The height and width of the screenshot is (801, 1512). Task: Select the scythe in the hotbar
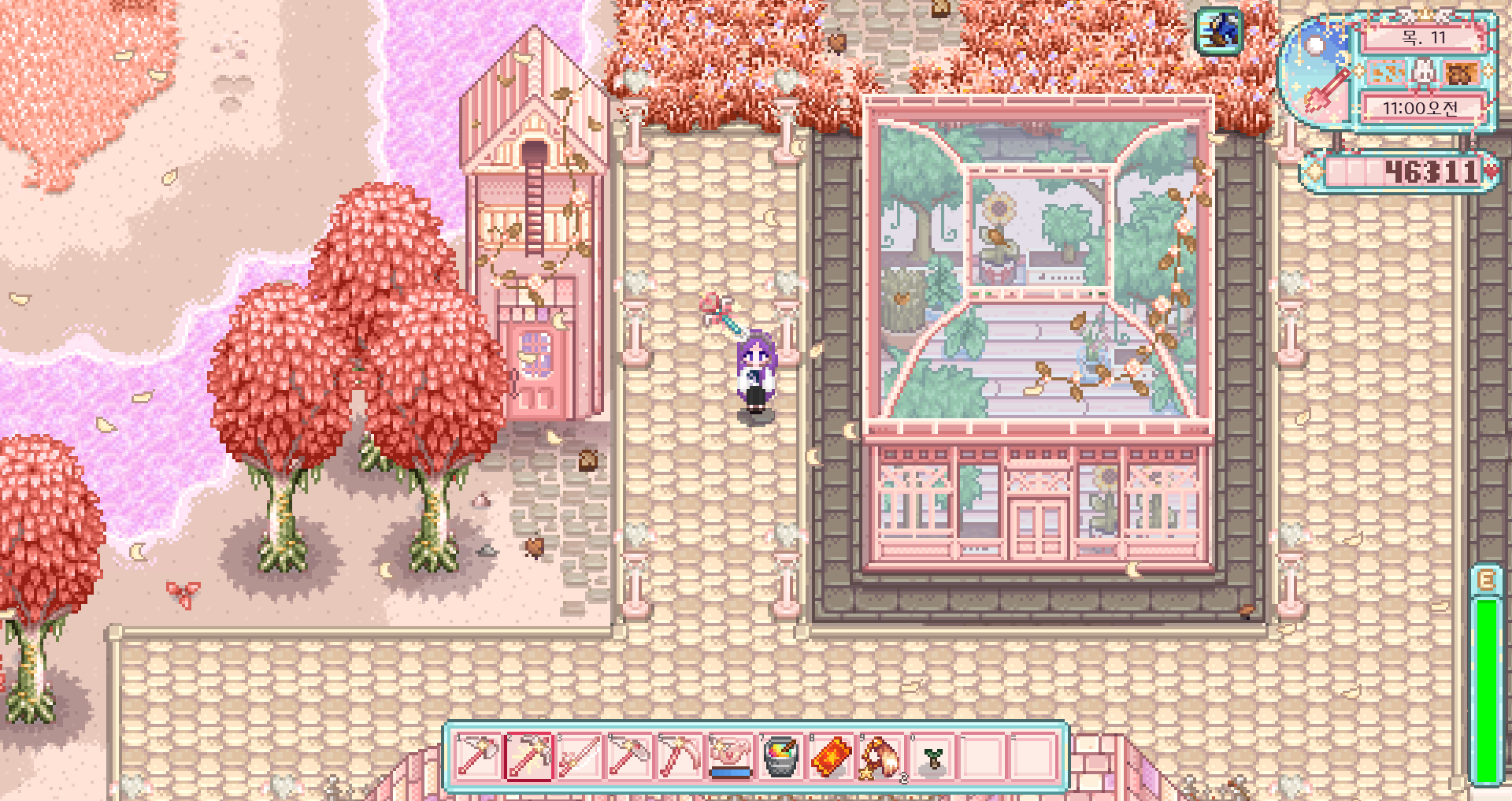point(680,757)
